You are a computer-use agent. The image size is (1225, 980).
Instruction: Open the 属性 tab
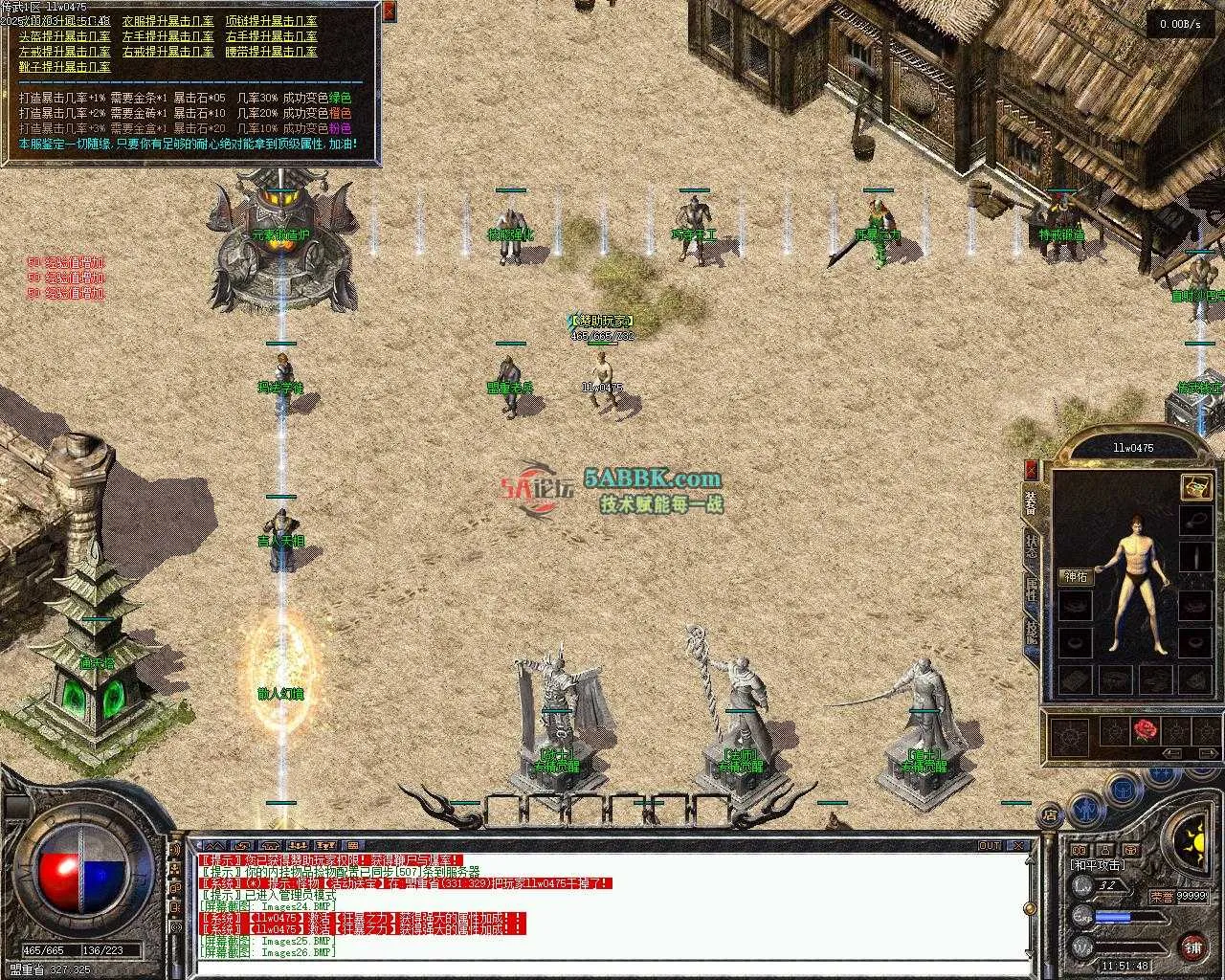point(1032,589)
